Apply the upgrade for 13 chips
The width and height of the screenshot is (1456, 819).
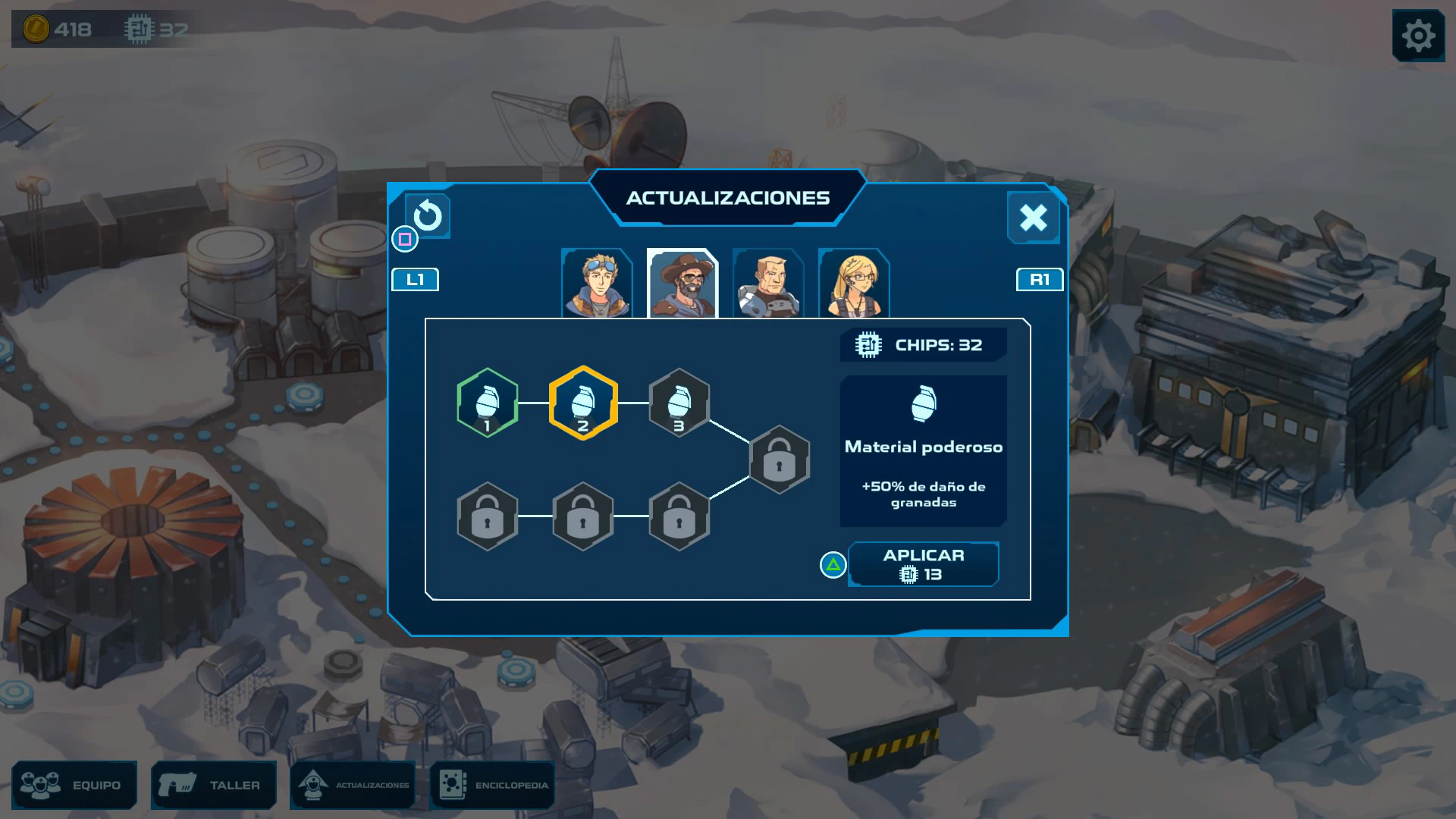pos(923,564)
